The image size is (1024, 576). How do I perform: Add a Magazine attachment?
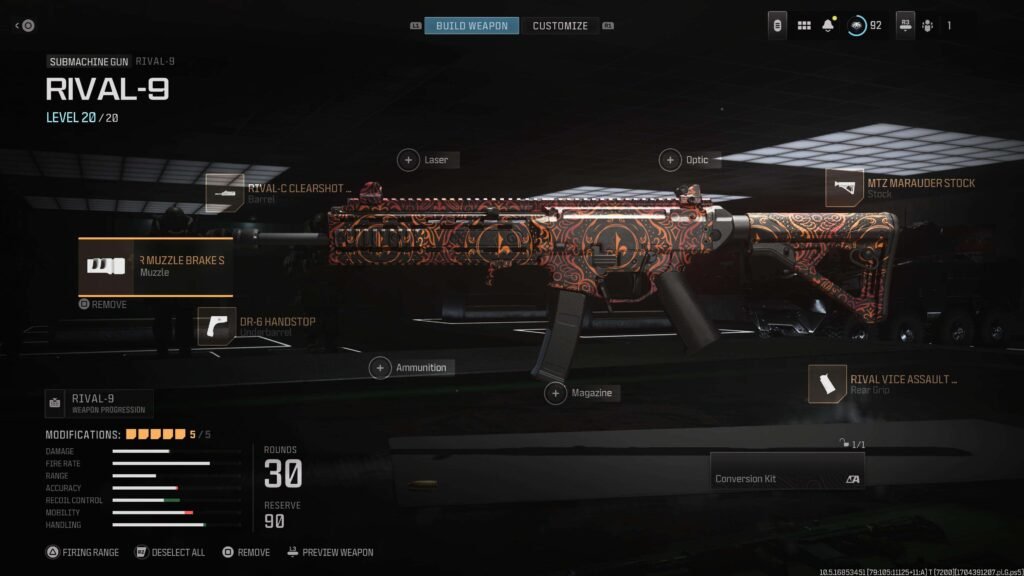[556, 394]
